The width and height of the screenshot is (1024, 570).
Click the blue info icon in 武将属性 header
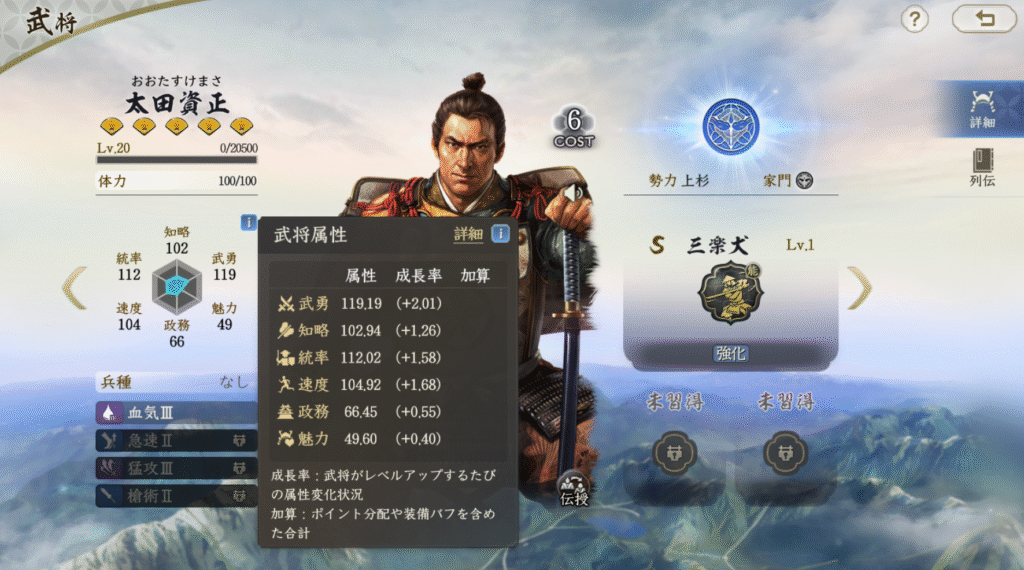500,234
